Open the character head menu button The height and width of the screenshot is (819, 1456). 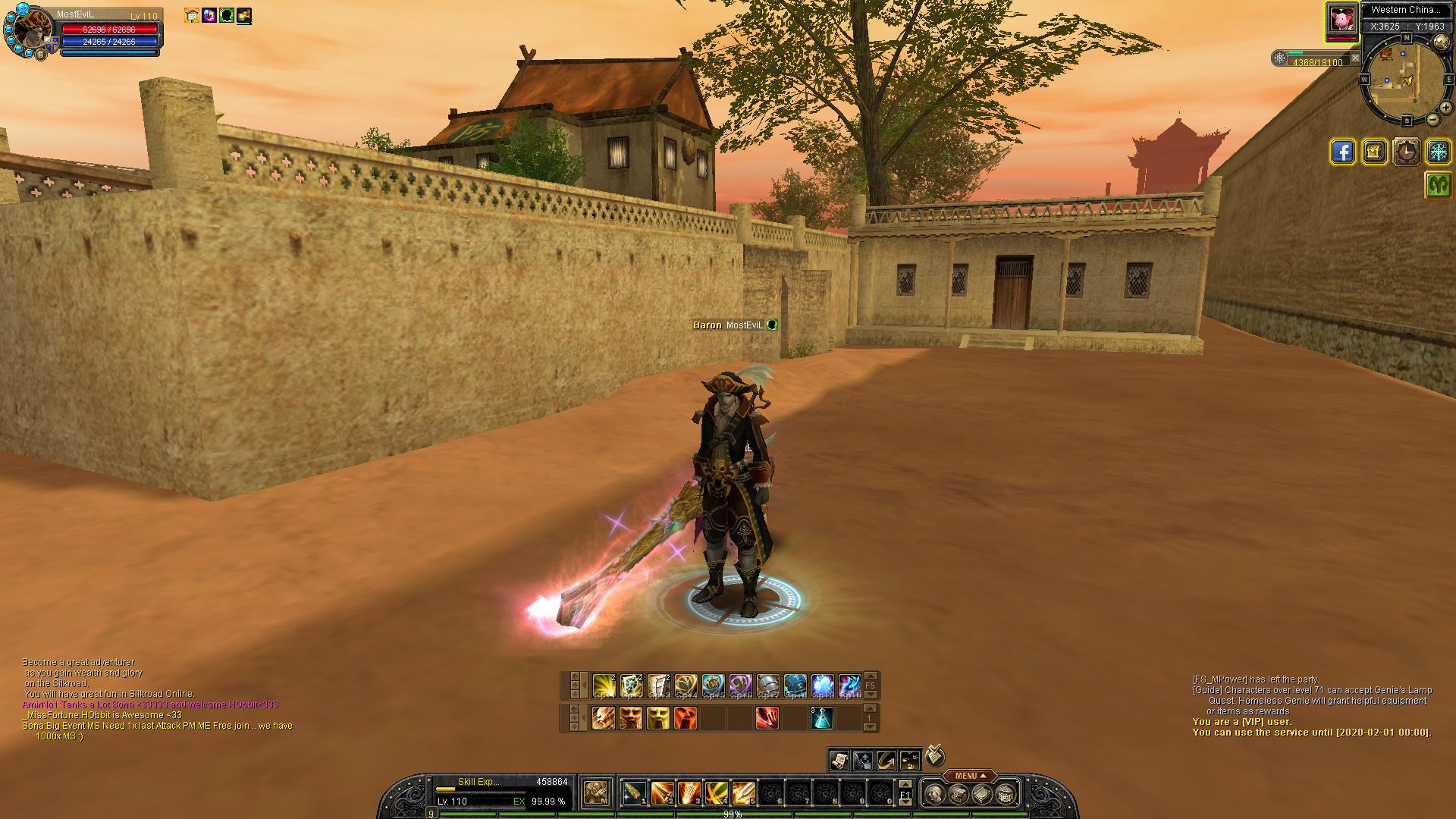935,794
